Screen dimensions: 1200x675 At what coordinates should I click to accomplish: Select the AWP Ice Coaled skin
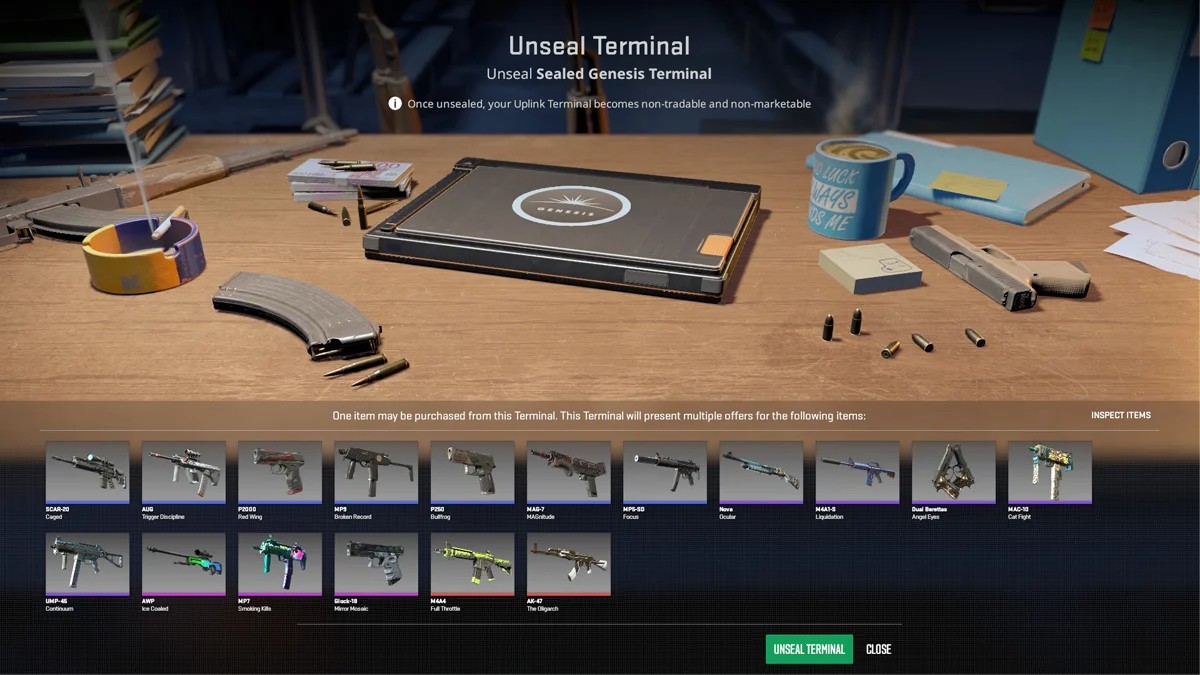[x=184, y=564]
